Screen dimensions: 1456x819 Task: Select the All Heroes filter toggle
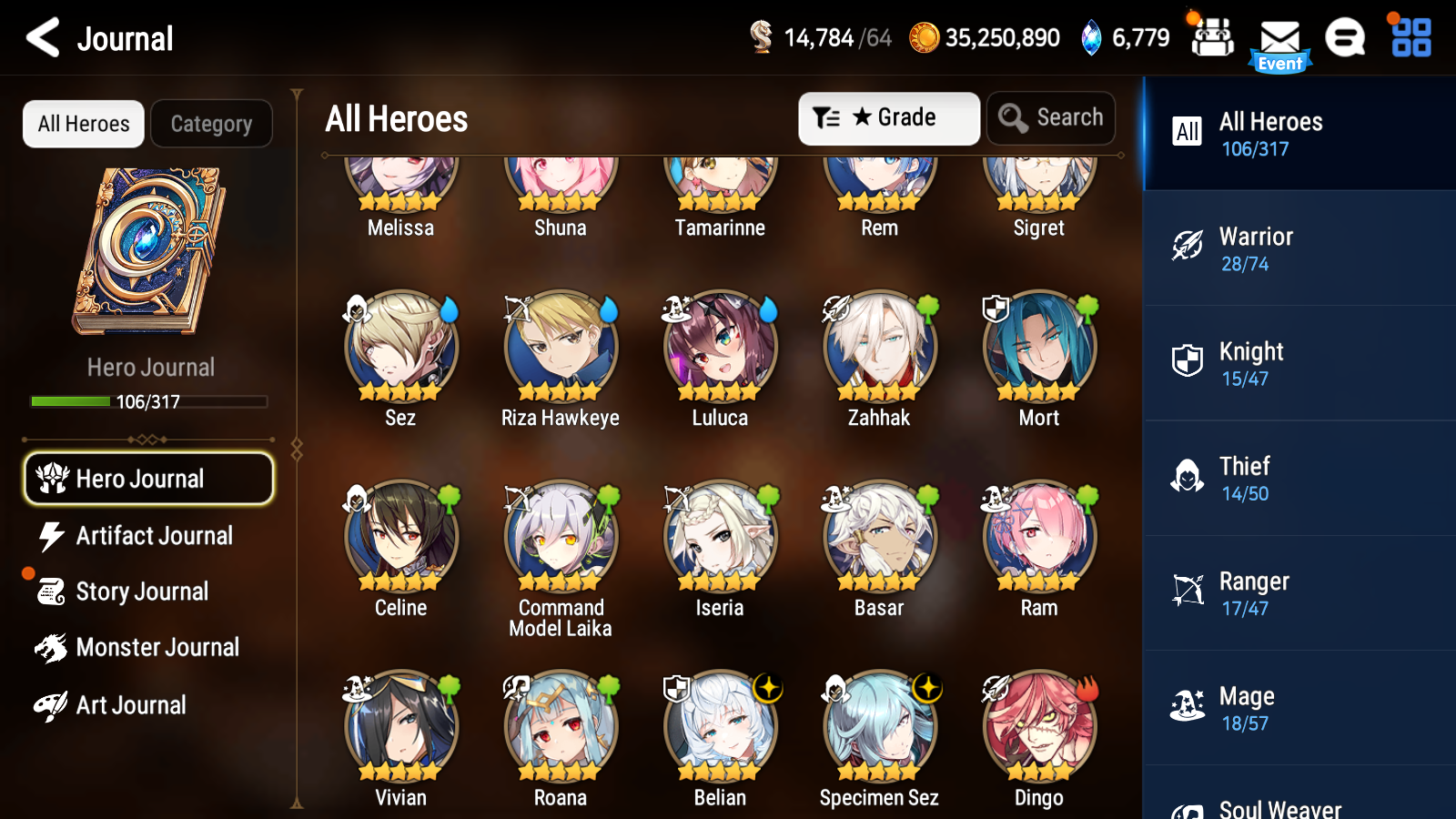(x=83, y=124)
